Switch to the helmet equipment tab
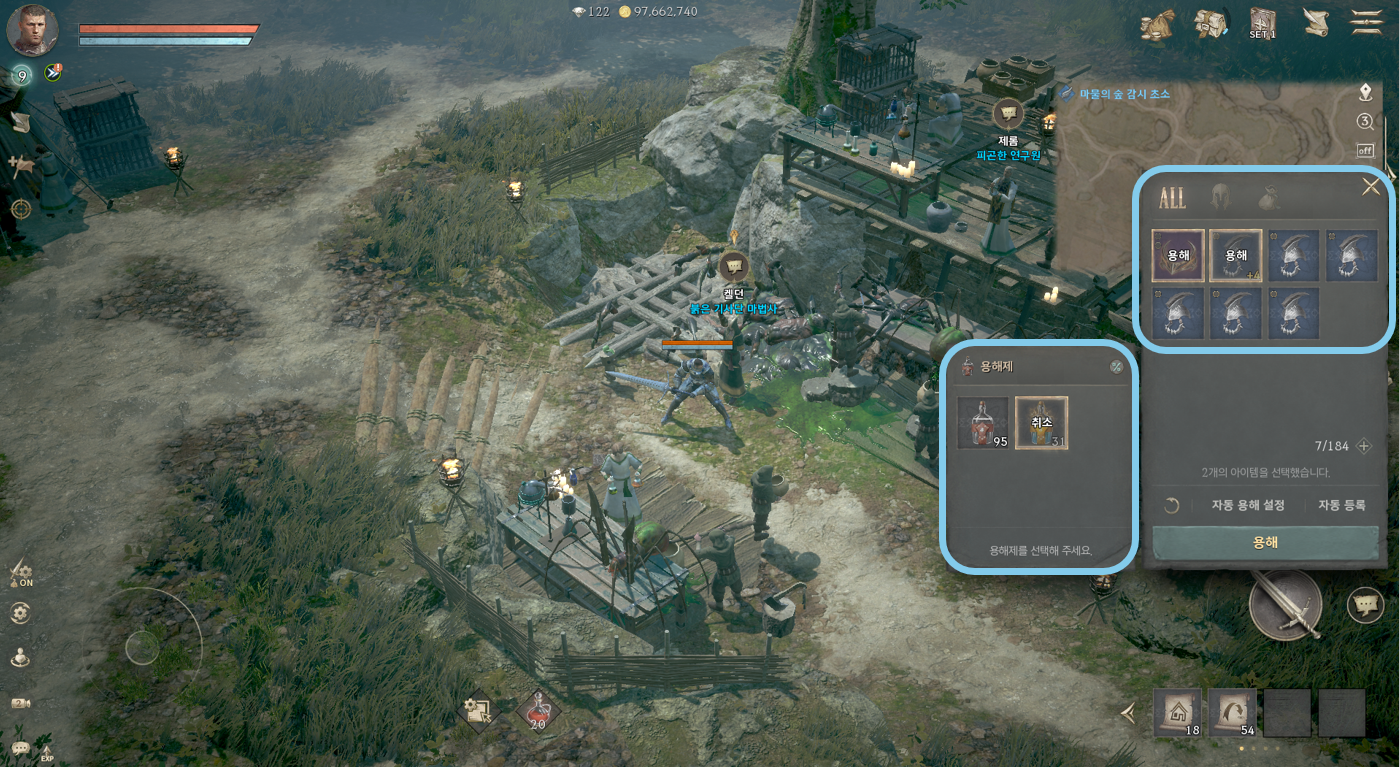1400x767 pixels. (x=1221, y=197)
